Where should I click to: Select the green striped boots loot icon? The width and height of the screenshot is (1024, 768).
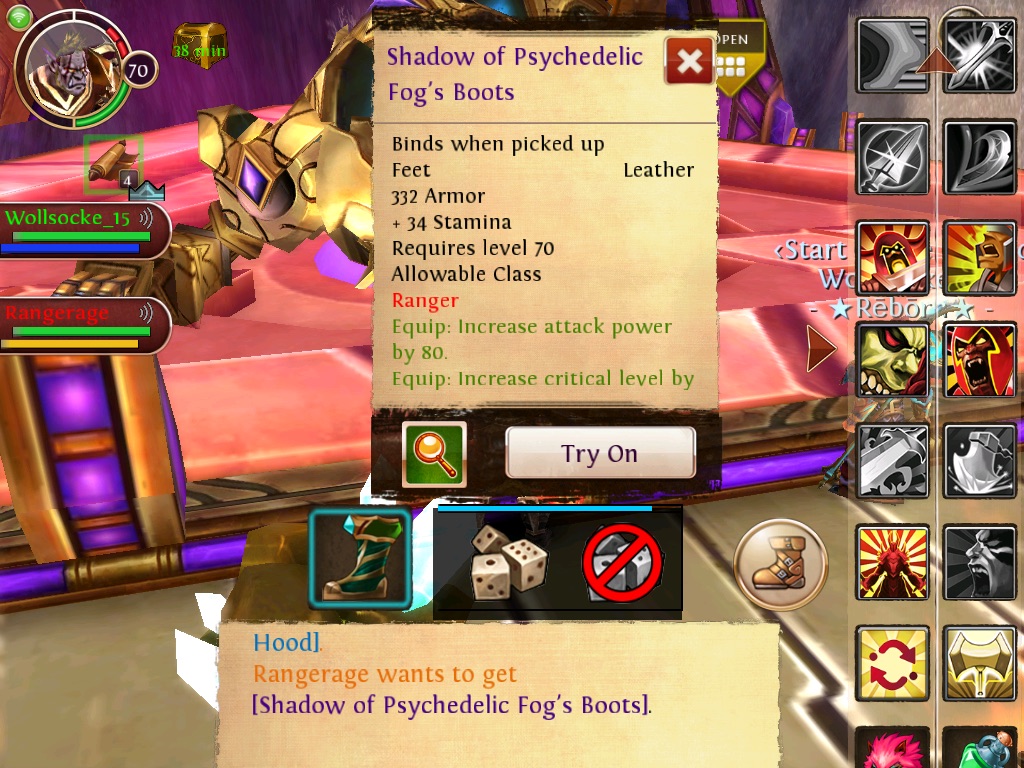click(x=360, y=558)
